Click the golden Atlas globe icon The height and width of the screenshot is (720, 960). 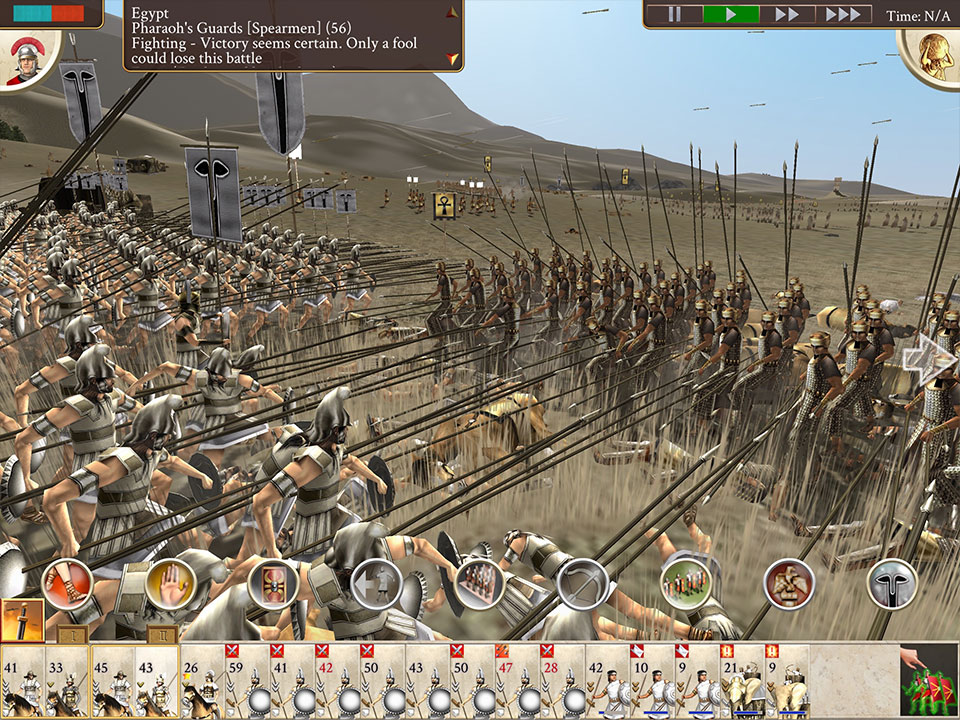(931, 55)
